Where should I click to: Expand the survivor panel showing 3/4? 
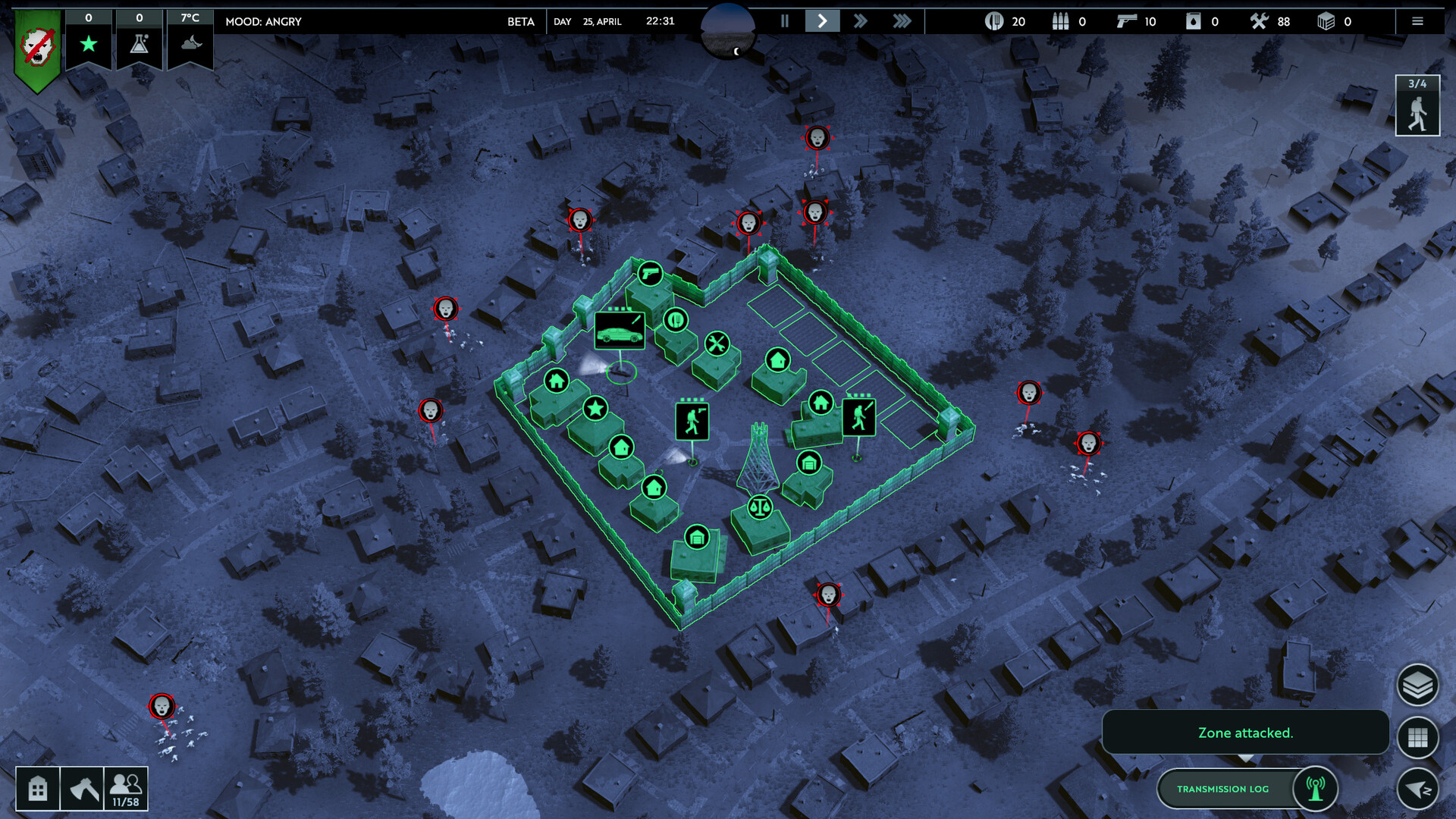click(x=1417, y=106)
